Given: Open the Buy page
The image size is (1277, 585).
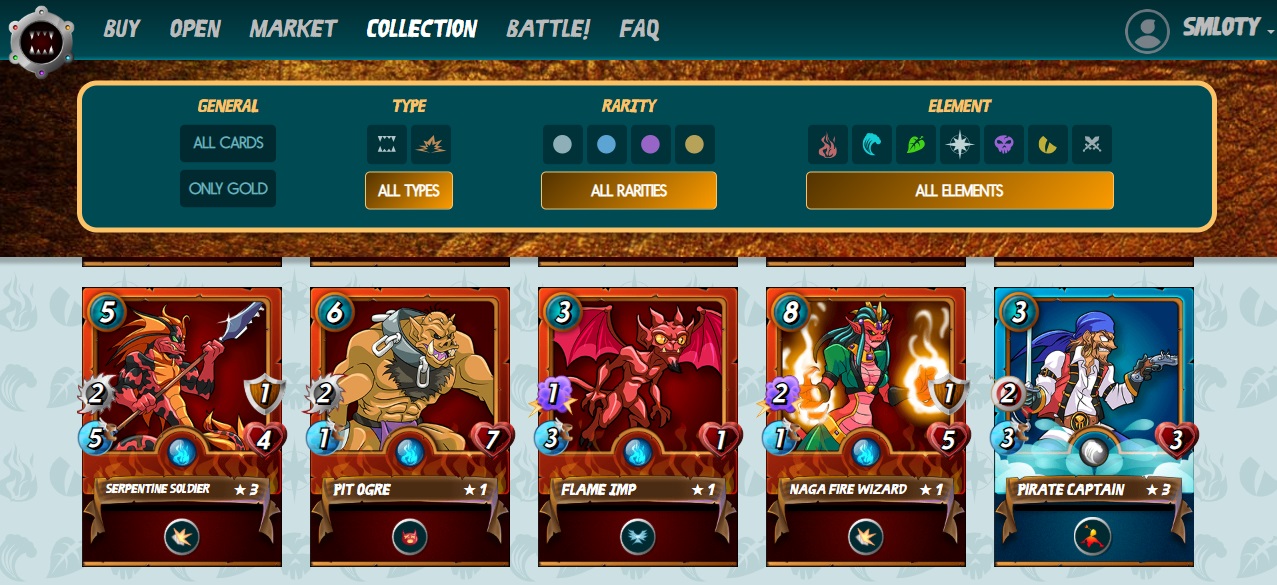Looking at the screenshot, I should coord(122,29).
